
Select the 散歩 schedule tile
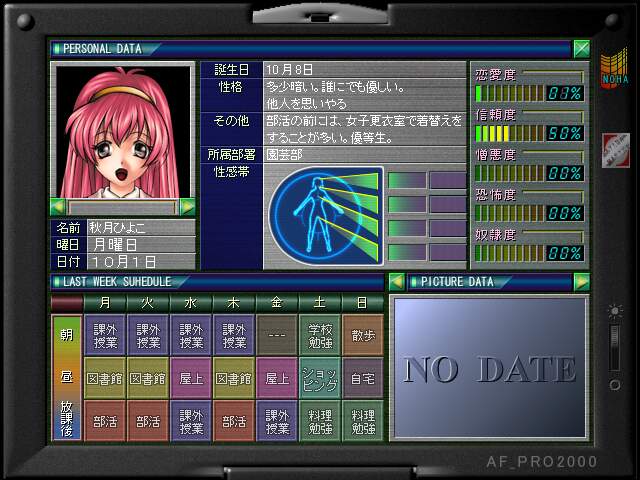362,335
